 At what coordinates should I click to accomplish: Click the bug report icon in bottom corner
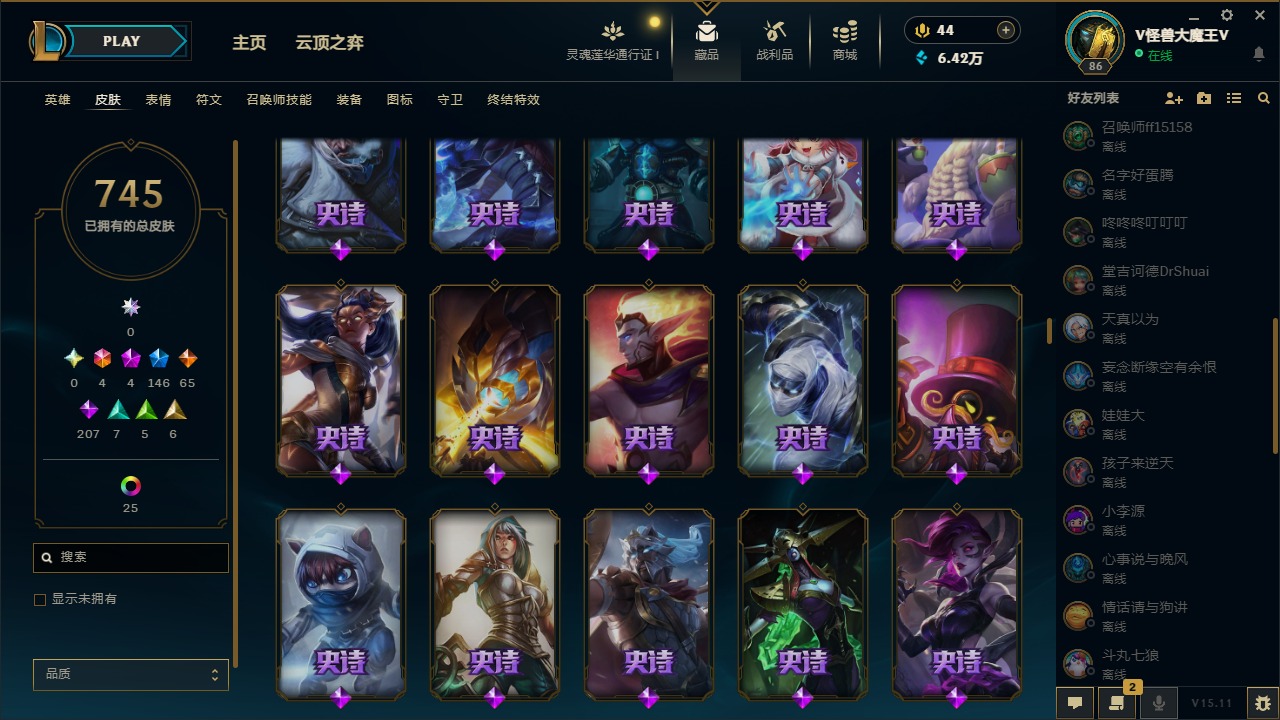pyautogui.click(x=1259, y=703)
